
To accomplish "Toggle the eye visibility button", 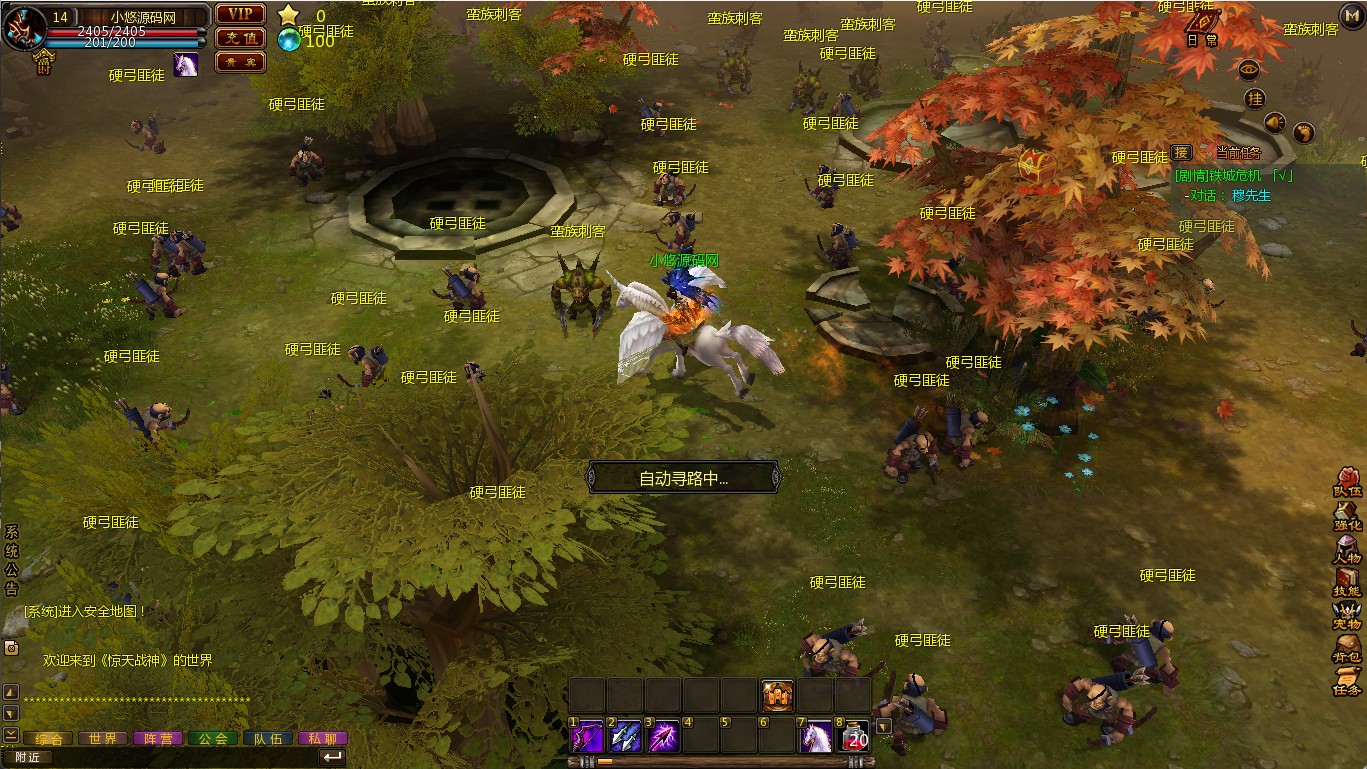I will point(1249,69).
